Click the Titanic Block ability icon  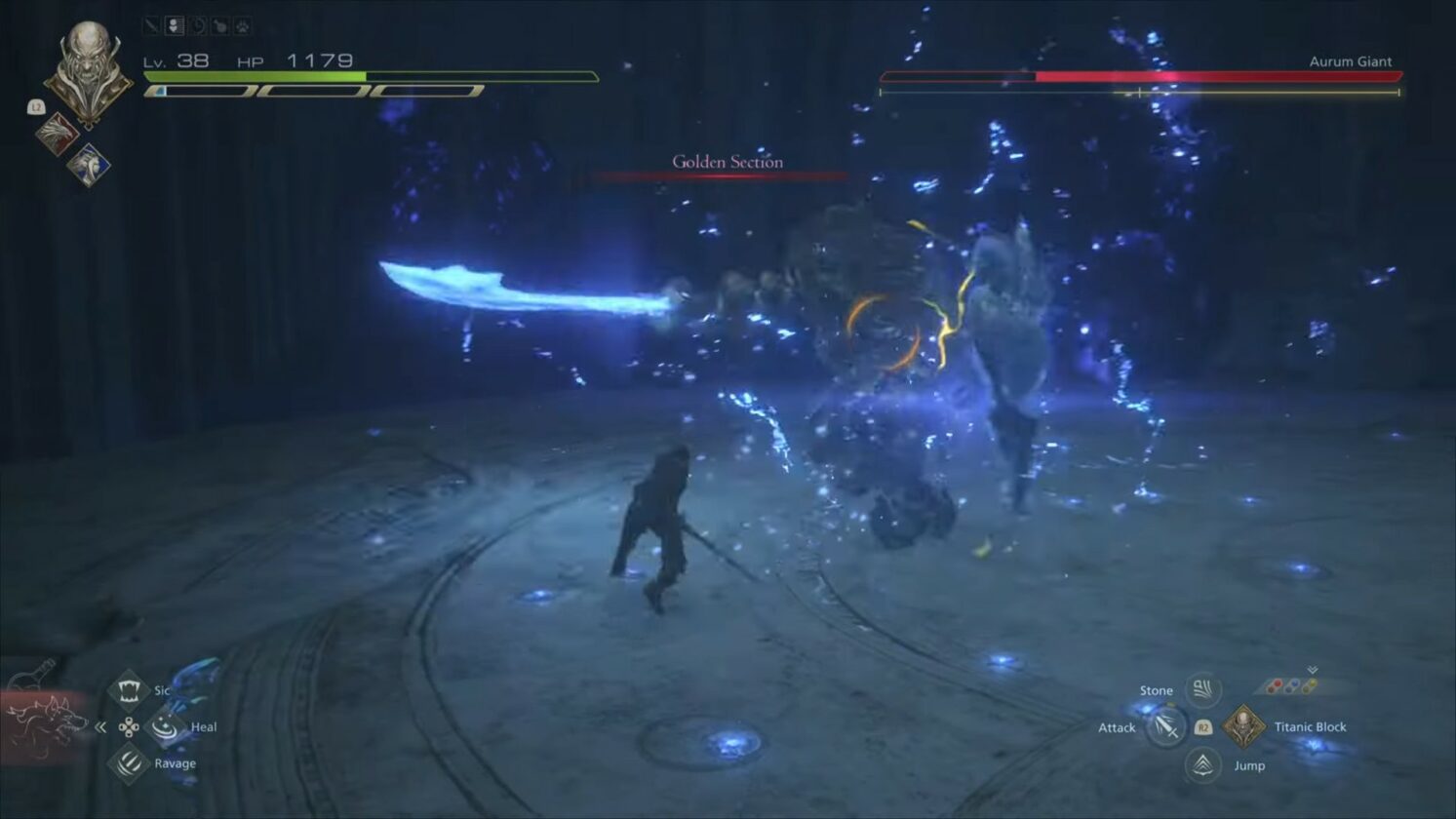[1244, 726]
